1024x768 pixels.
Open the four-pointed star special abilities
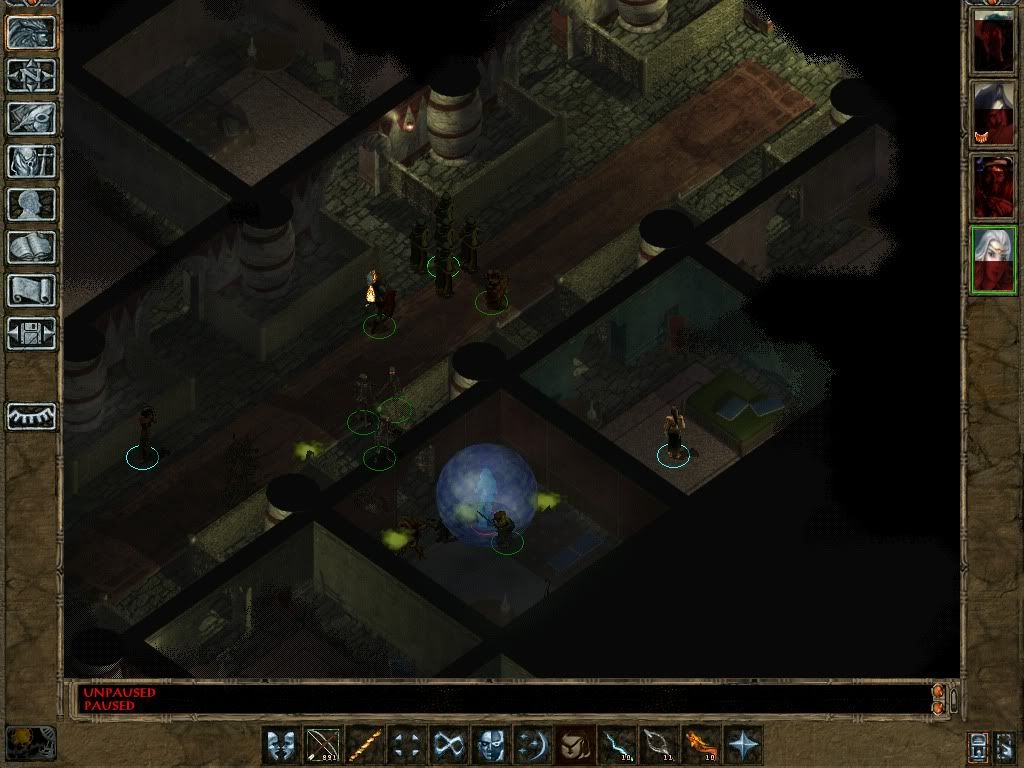743,745
